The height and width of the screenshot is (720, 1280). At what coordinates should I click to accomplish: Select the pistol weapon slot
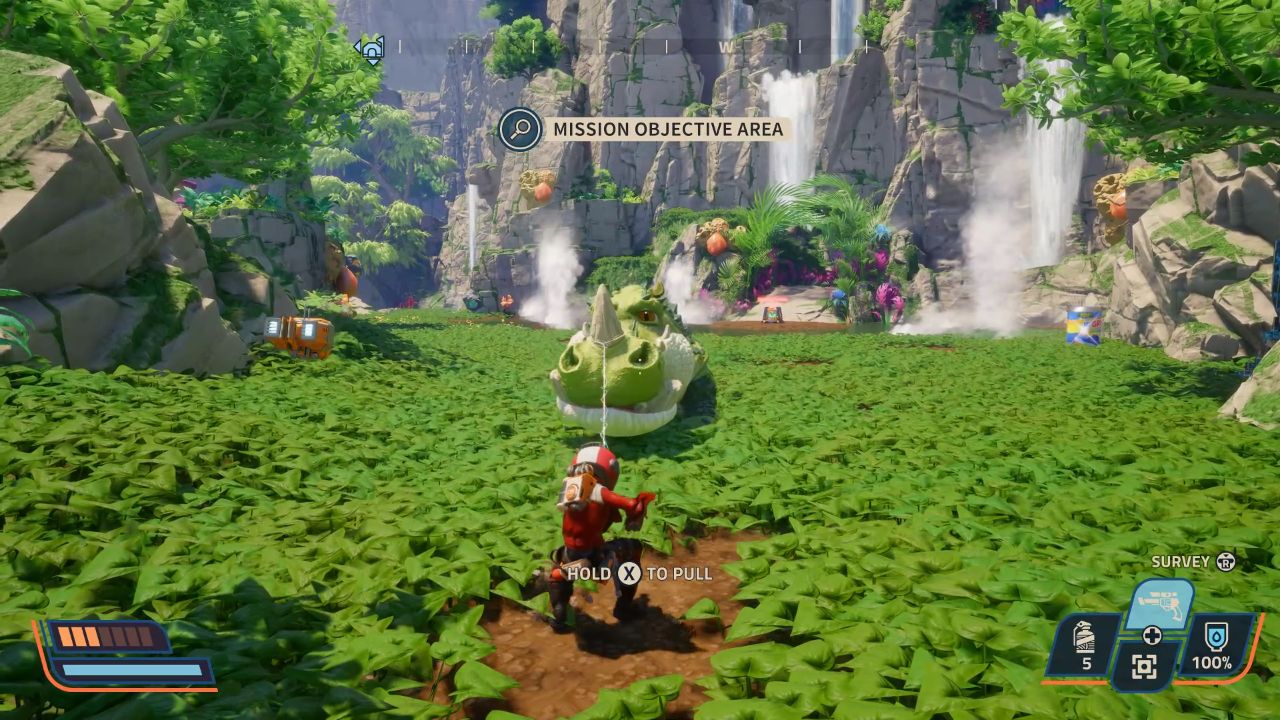[x=1159, y=603]
